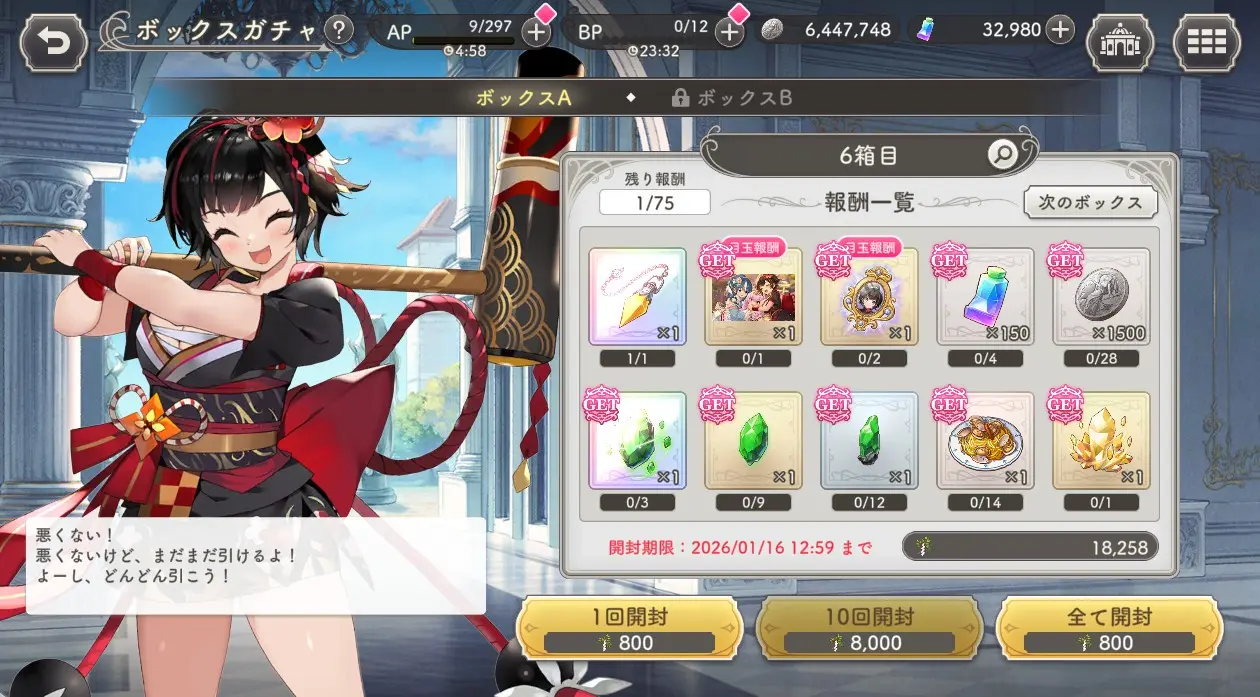Add AP with the plus button

[536, 31]
